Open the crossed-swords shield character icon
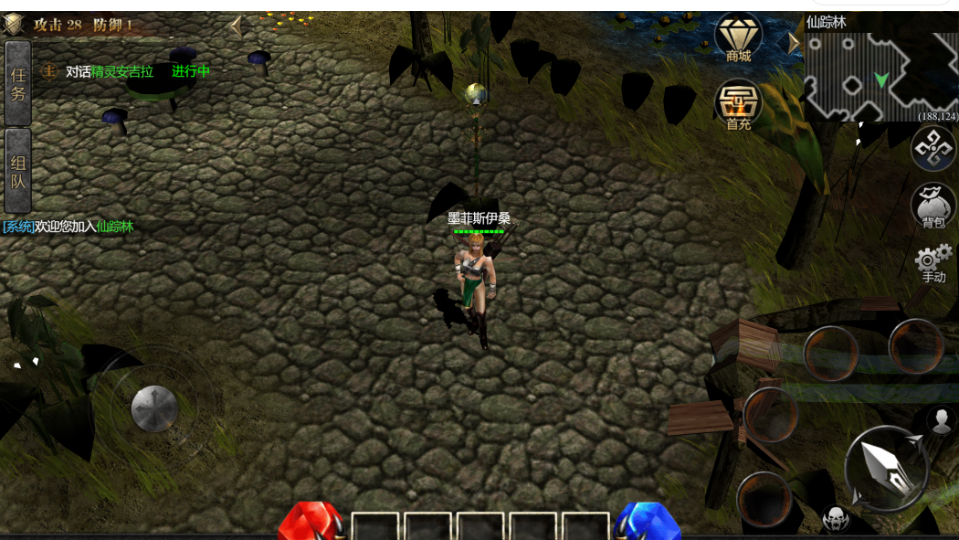 tap(13, 24)
